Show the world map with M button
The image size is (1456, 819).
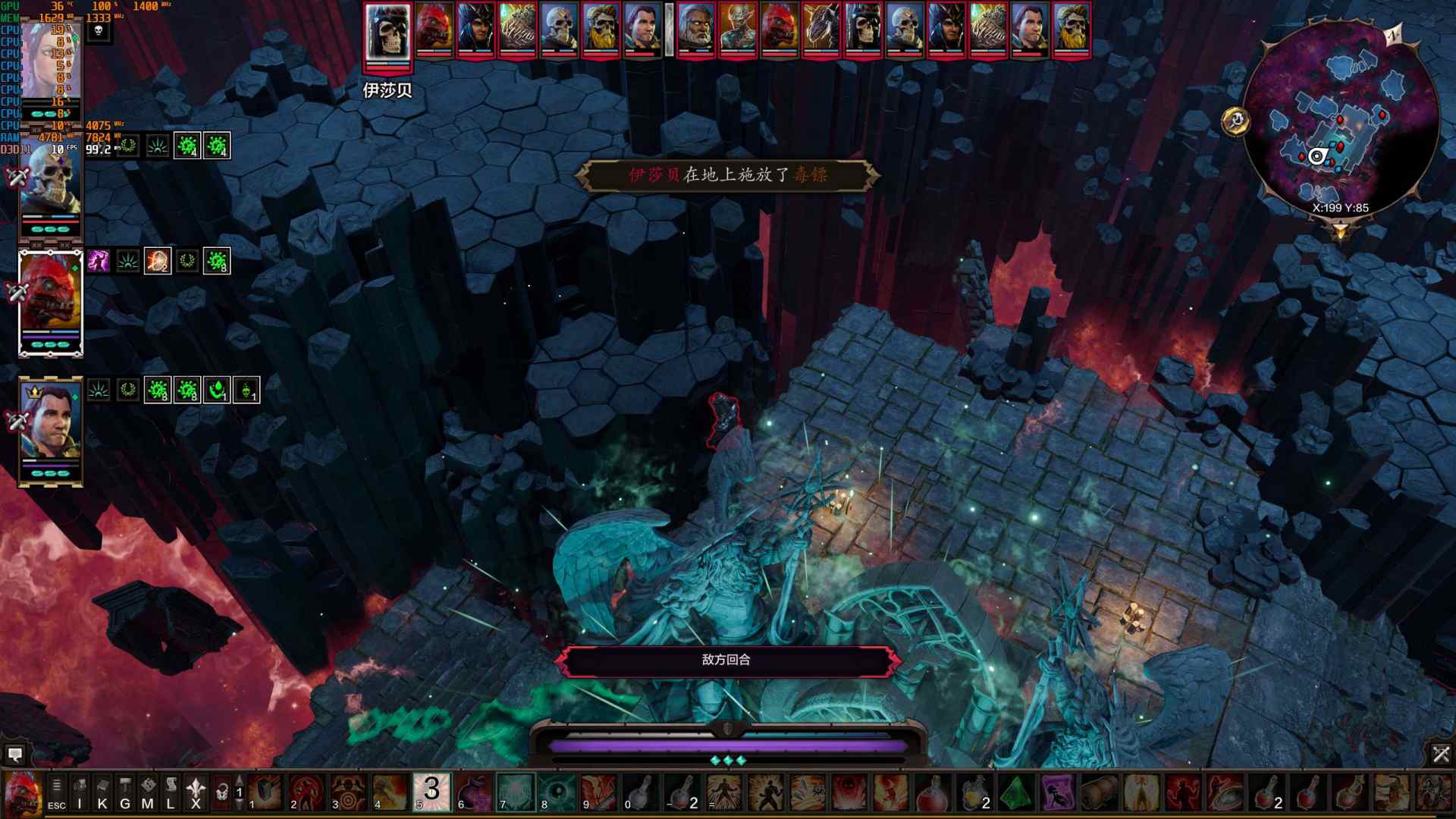(148, 792)
